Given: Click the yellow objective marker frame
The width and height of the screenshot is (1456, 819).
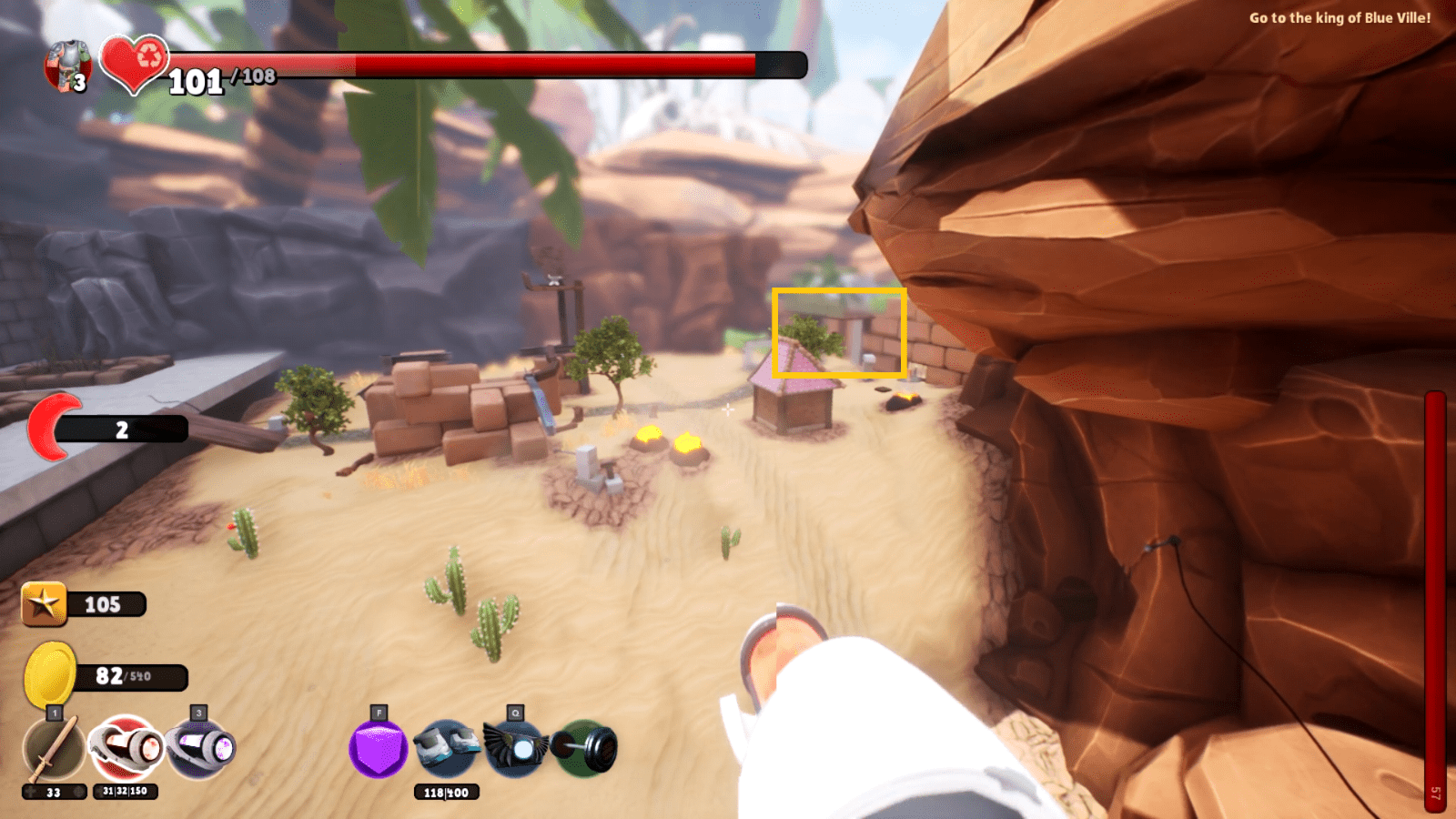Looking at the screenshot, I should [839, 331].
